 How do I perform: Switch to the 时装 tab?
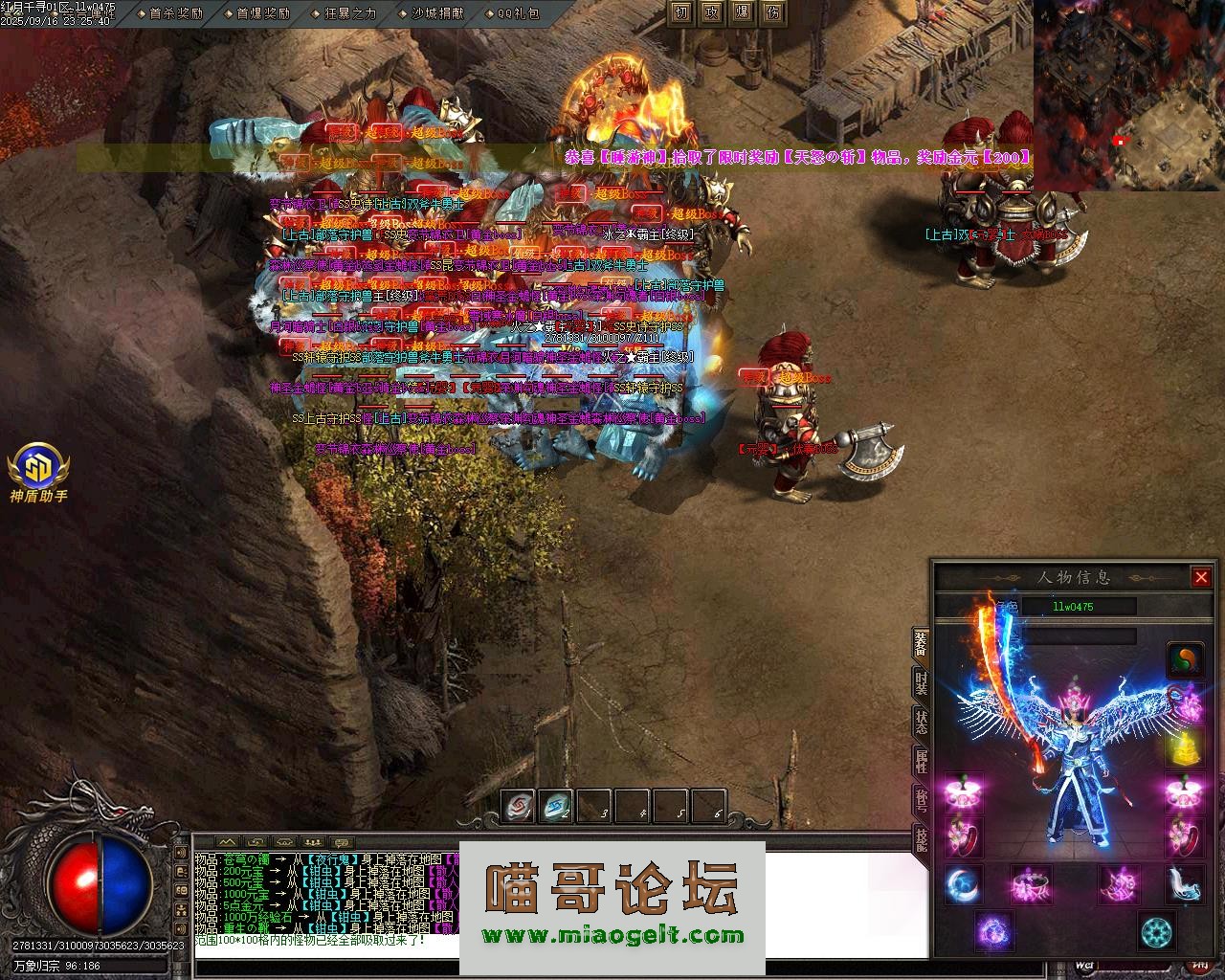click(921, 682)
